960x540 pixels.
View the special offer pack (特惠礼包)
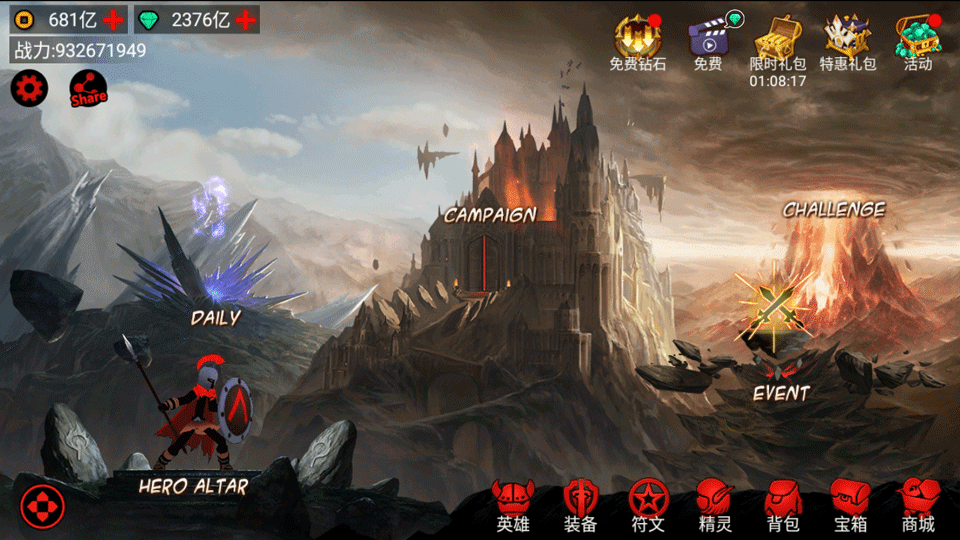[x=847, y=41]
